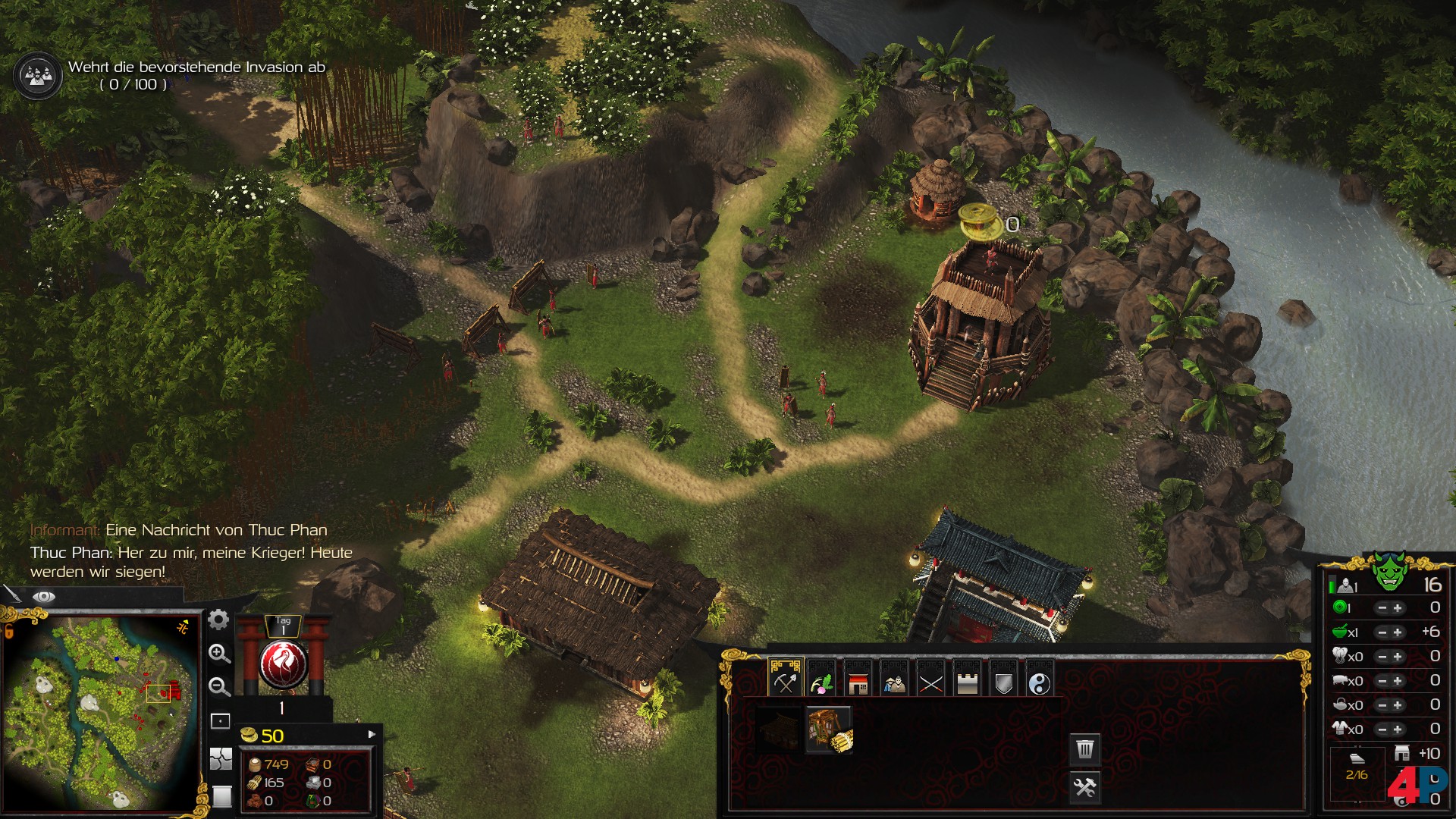The height and width of the screenshot is (819, 1456).
Task: Open the two-villagers building tab
Action: tap(894, 680)
